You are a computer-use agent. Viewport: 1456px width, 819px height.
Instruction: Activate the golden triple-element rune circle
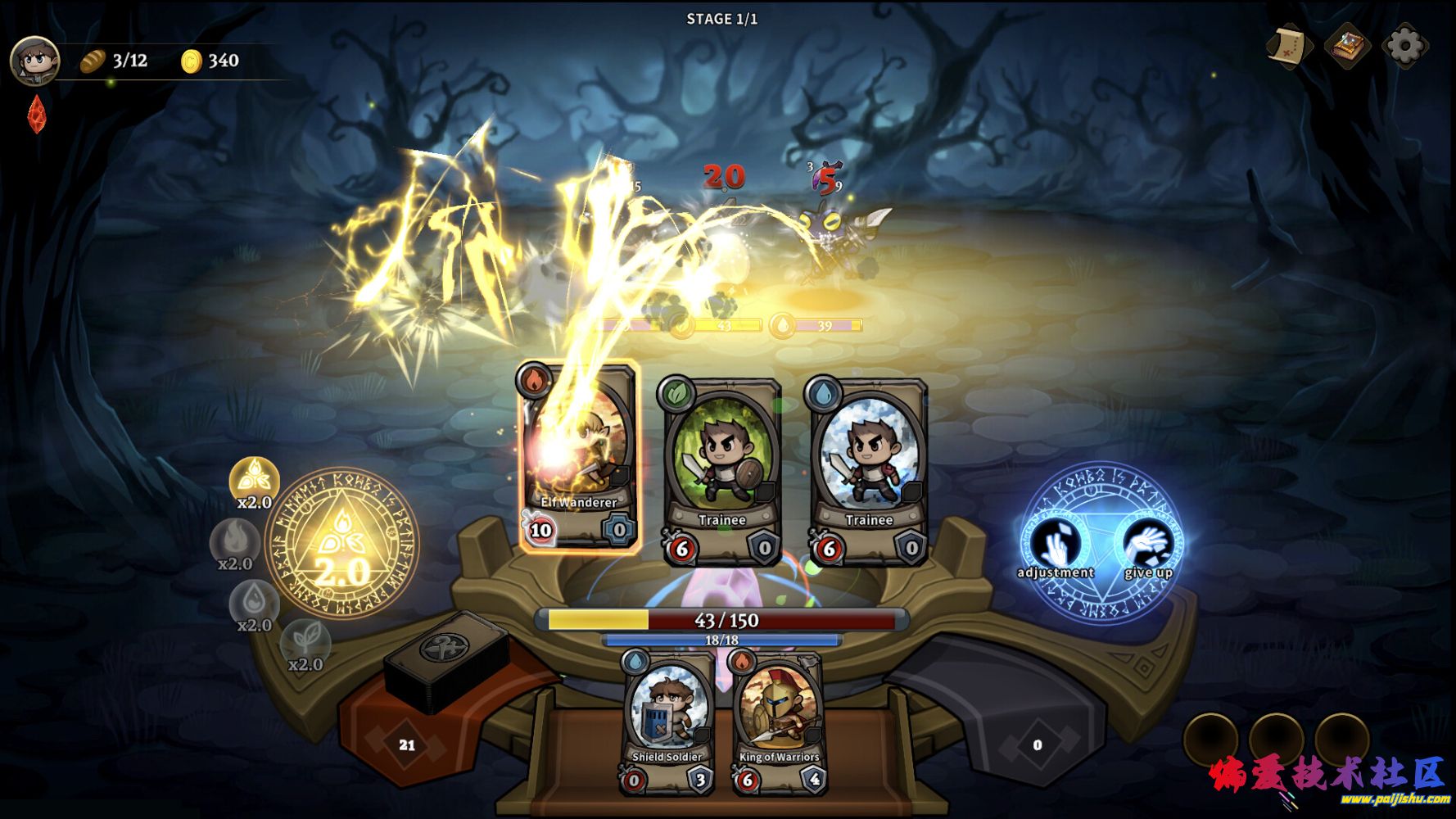(342, 545)
